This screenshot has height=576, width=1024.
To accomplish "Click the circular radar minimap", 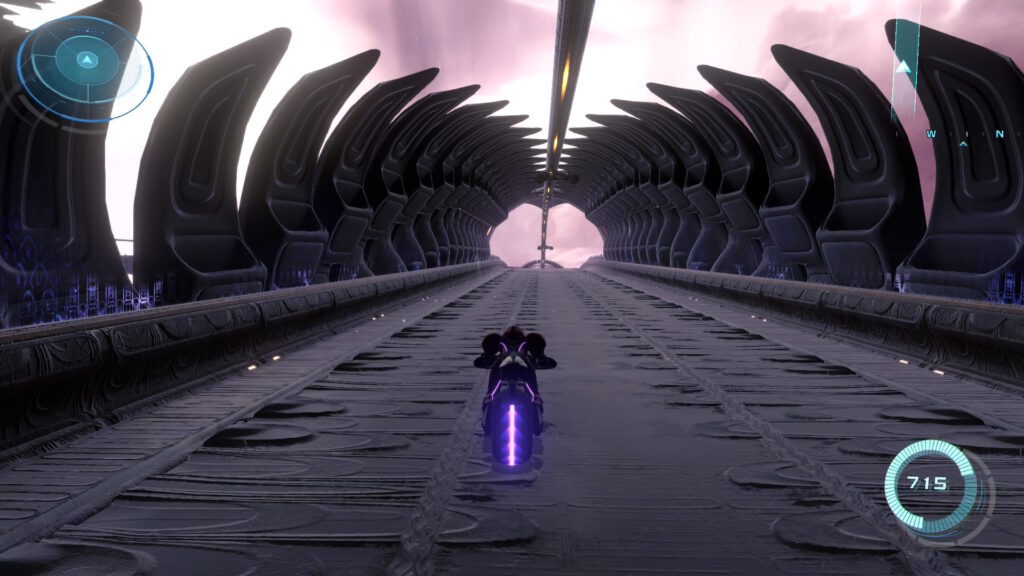I will 86,68.
